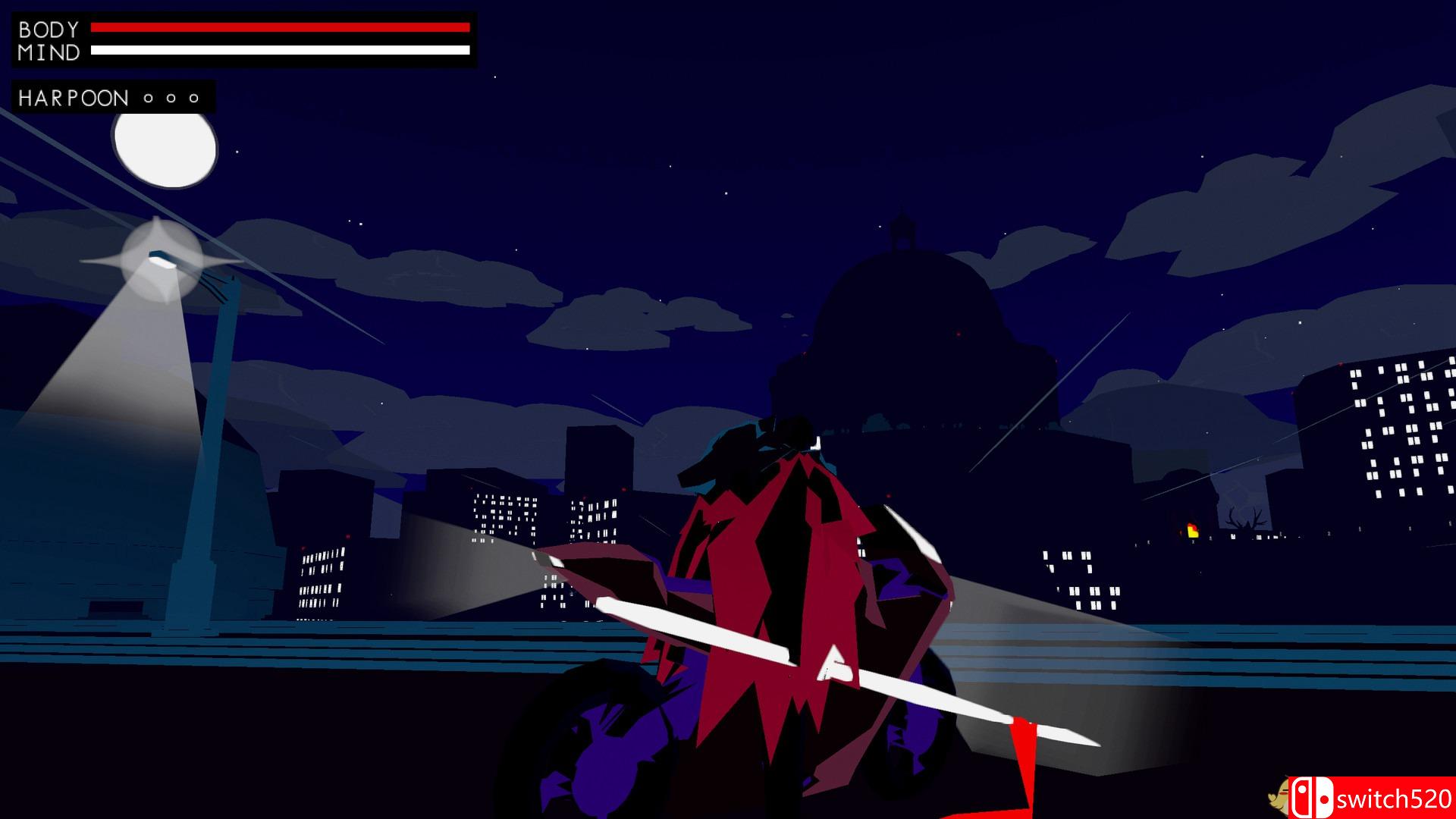Toggle the BODY health bar
The height and width of the screenshot is (819, 1456).
[281, 28]
